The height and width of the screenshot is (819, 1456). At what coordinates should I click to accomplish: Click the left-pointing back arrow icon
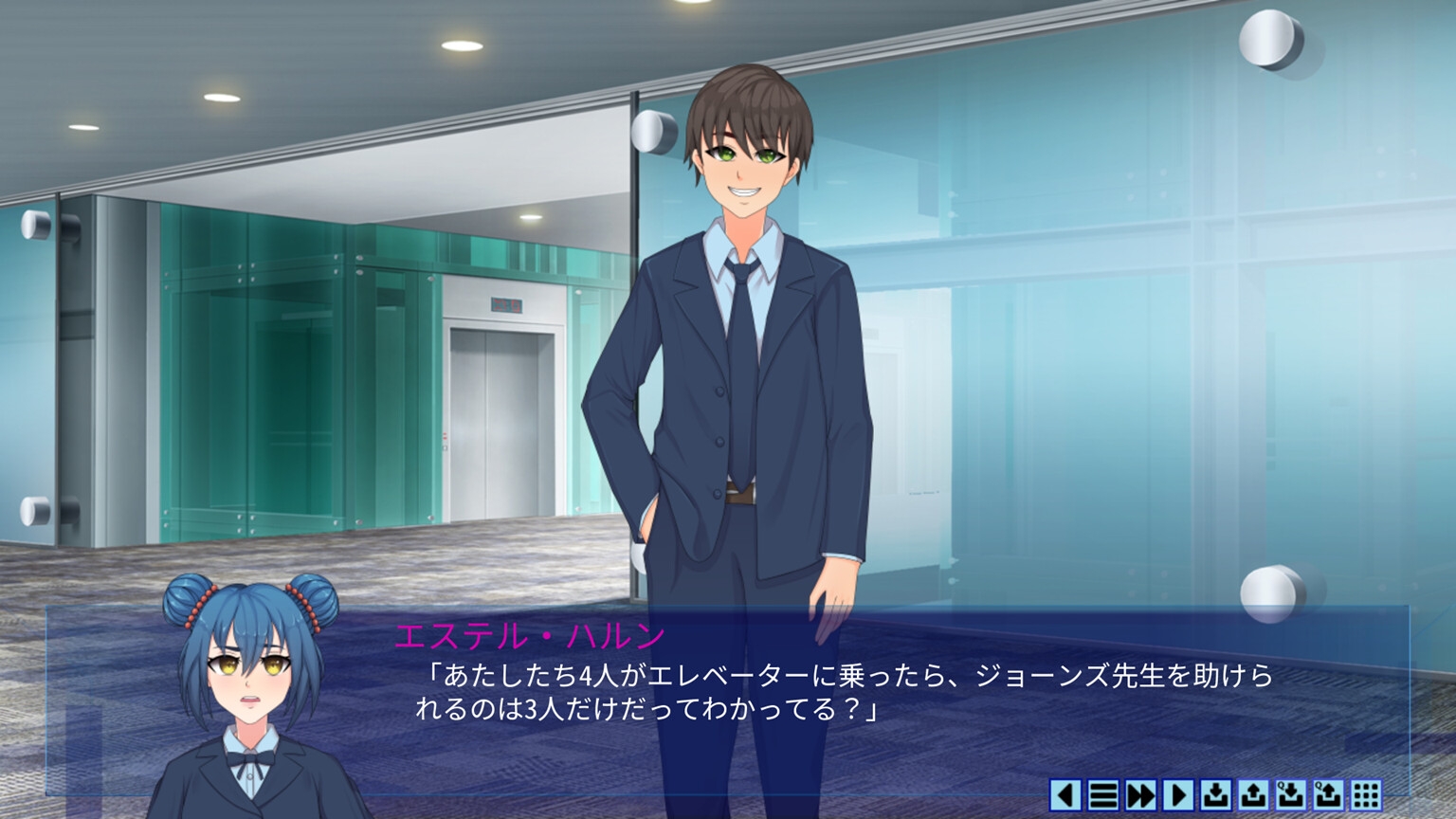click(1065, 796)
